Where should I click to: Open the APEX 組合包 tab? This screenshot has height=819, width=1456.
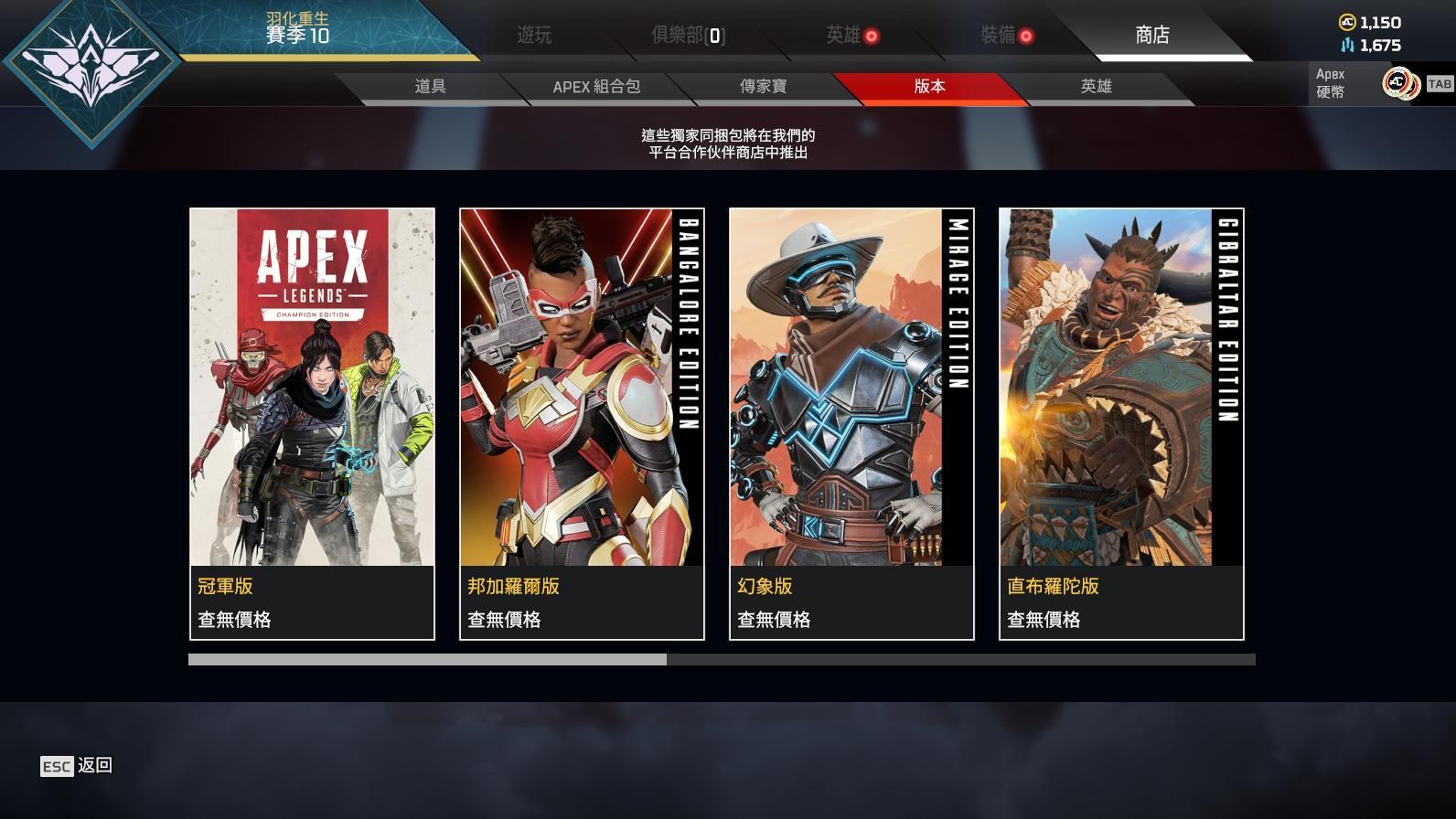click(595, 87)
